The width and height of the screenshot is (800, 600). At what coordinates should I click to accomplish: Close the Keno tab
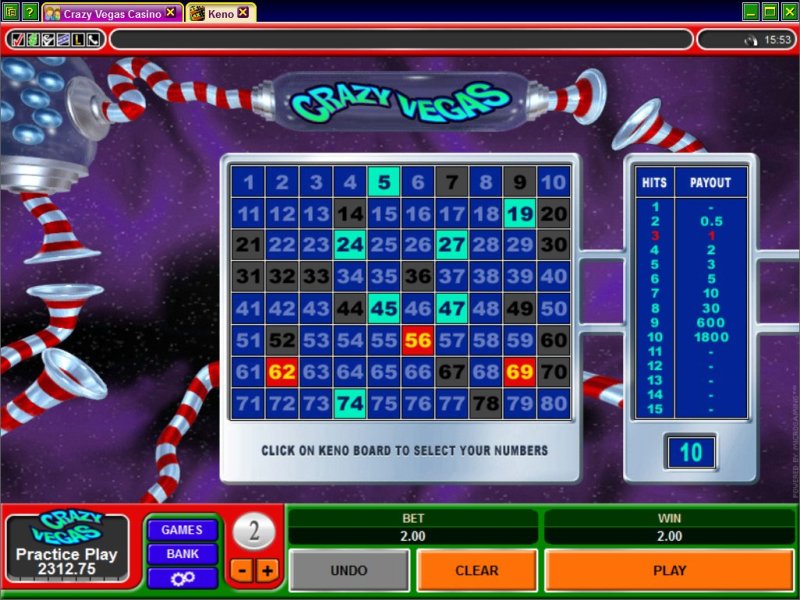(243, 13)
